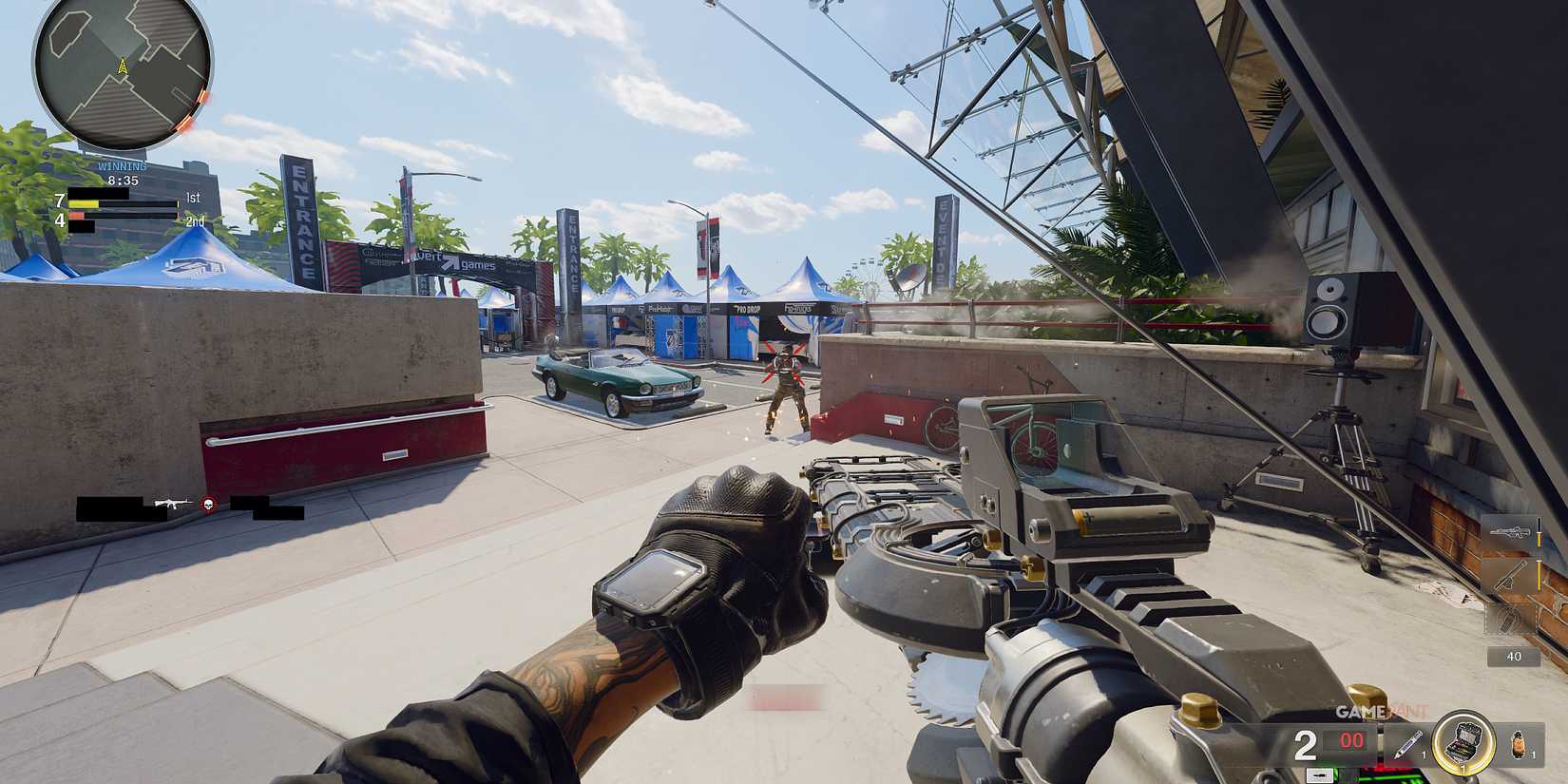1568x784 pixels.
Task: Click the red enemy score progress bar
Action: click(x=76, y=216)
